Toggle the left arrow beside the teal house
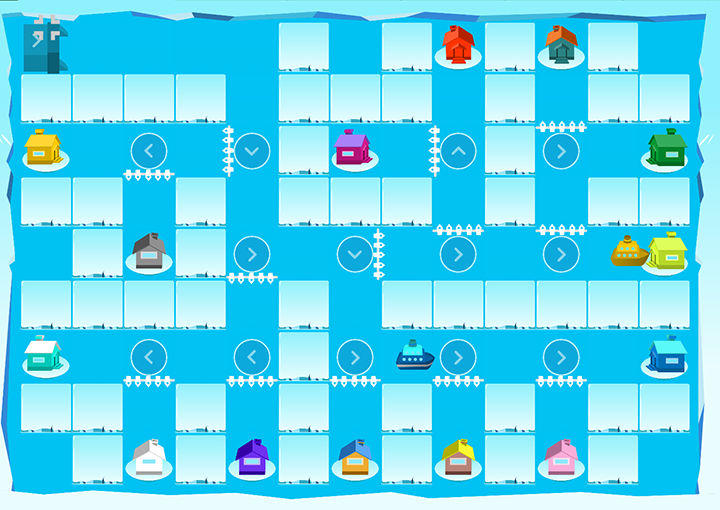The height and width of the screenshot is (510, 720). coord(149,357)
